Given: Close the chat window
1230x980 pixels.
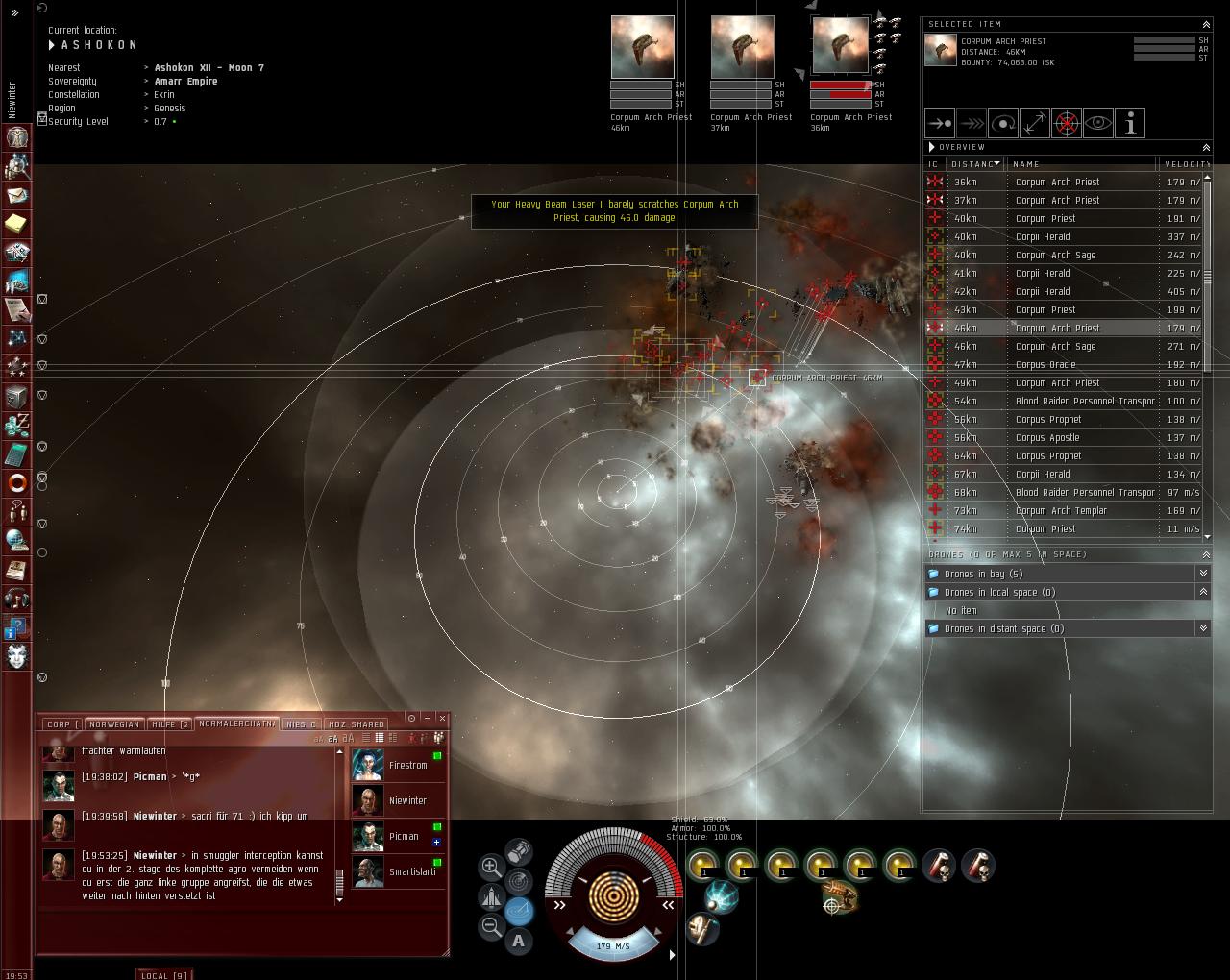Looking at the screenshot, I should [x=442, y=718].
